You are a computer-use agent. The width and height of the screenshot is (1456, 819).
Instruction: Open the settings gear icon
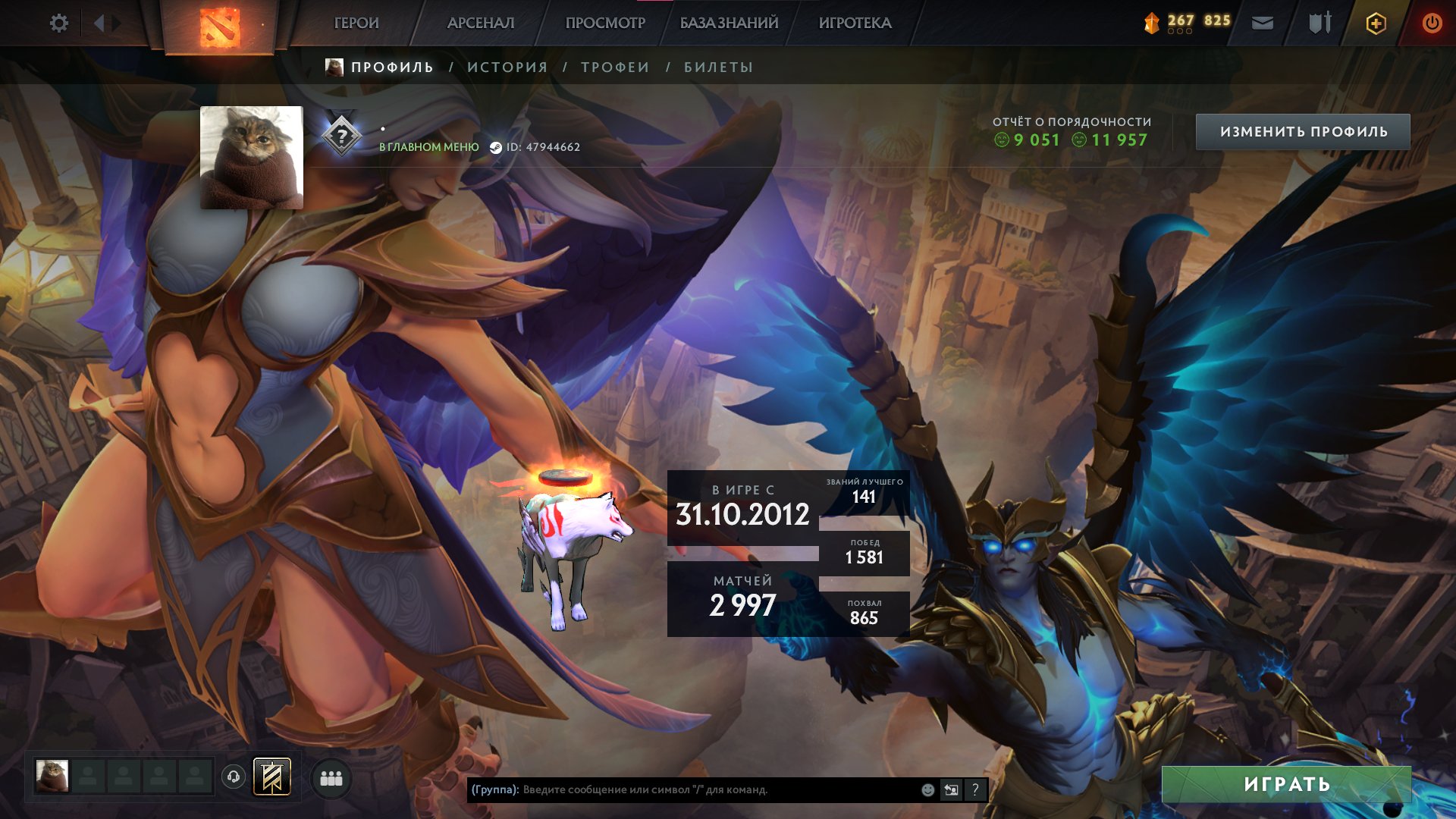coord(58,24)
